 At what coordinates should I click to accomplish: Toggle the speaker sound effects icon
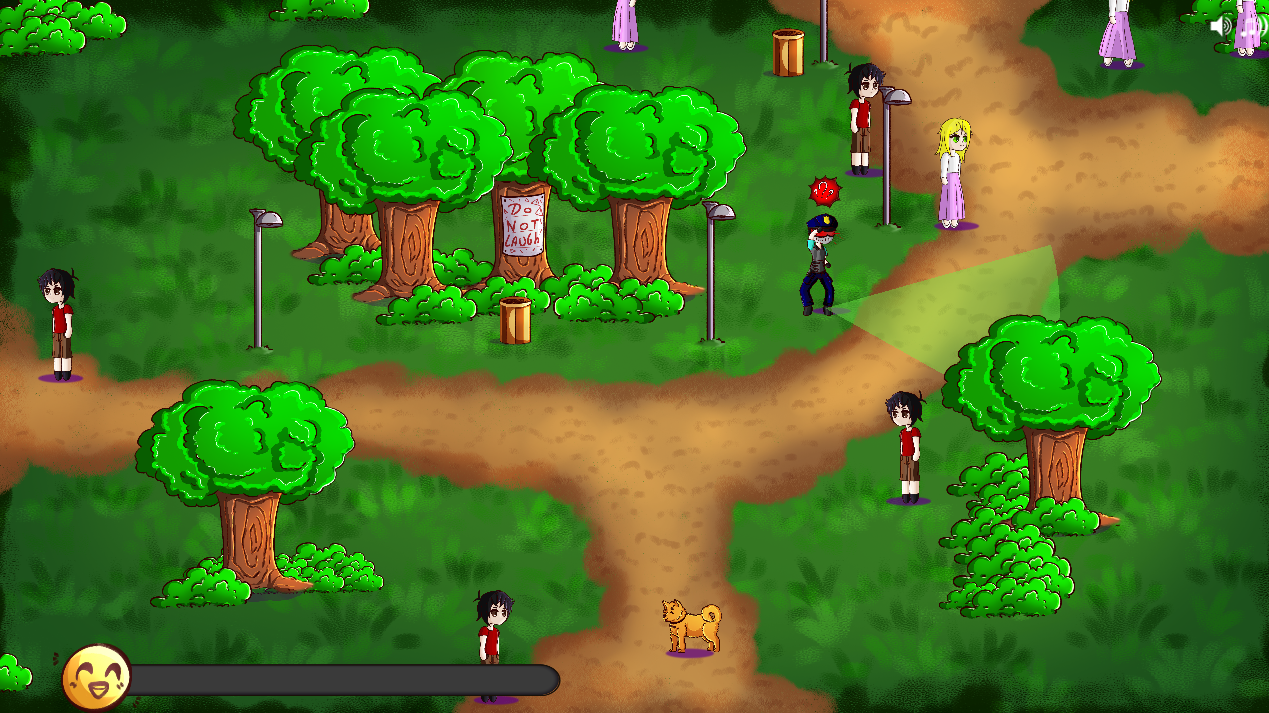[1221, 26]
